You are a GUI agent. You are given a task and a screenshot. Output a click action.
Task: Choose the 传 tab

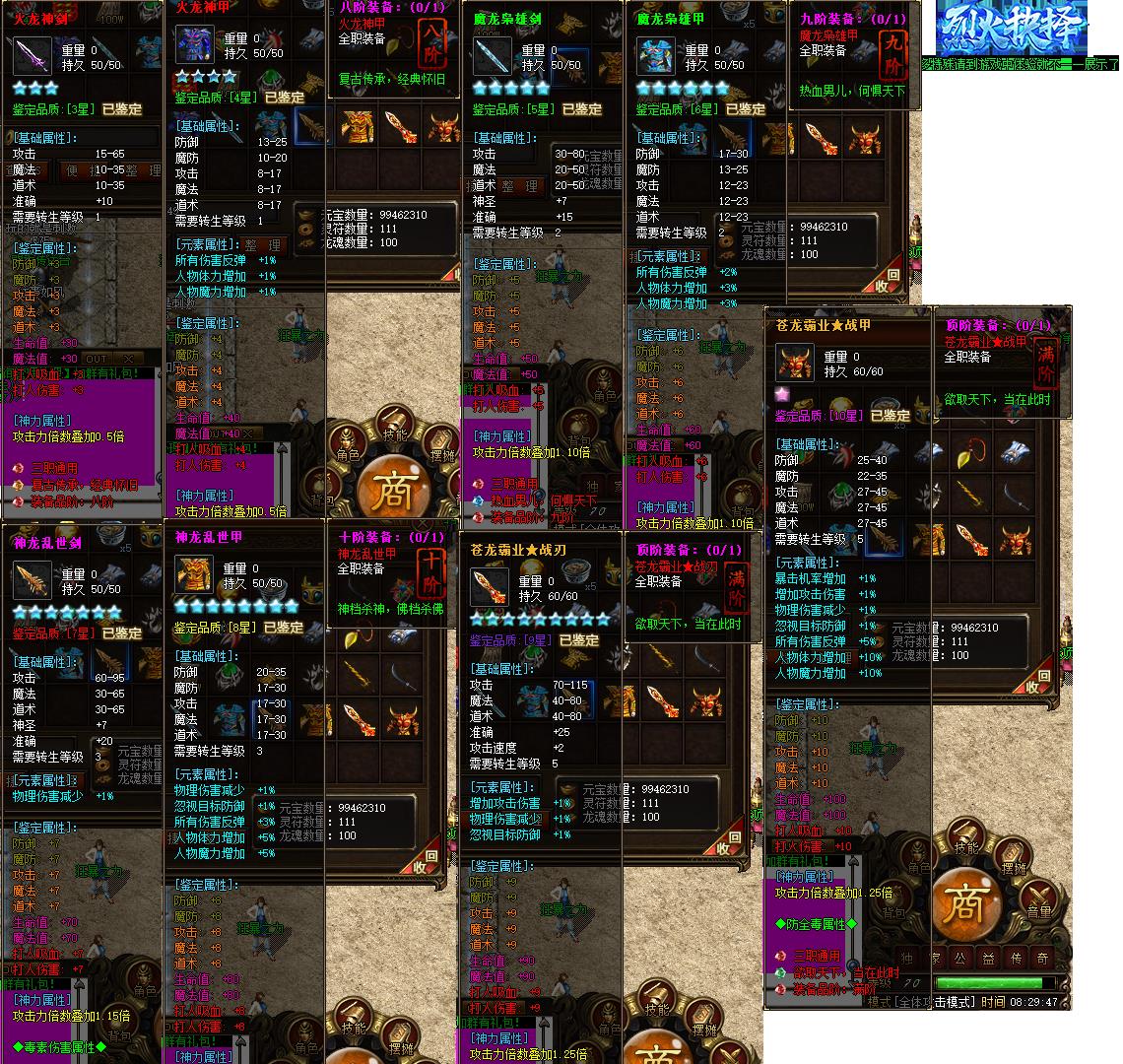pyautogui.click(x=1015, y=957)
